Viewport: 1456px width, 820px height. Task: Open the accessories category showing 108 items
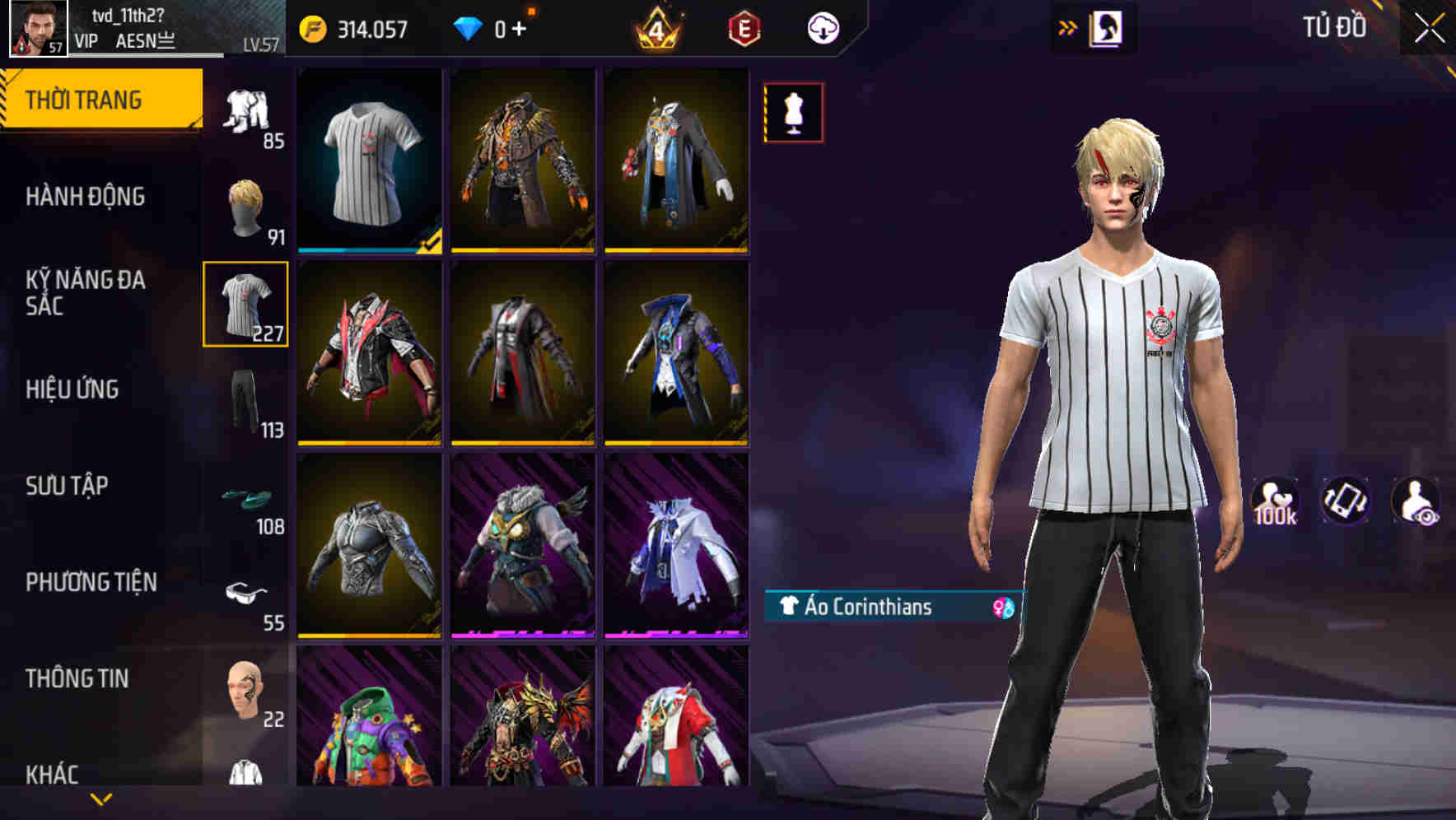point(246,498)
